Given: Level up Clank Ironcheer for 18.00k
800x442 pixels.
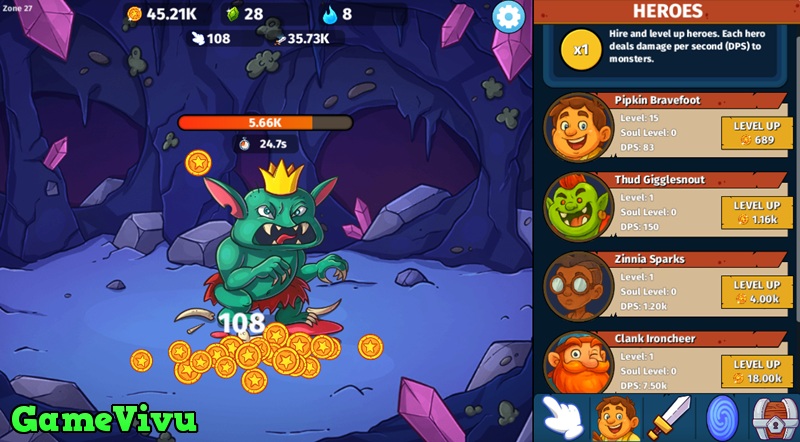Looking at the screenshot, I should pyautogui.click(x=756, y=370).
